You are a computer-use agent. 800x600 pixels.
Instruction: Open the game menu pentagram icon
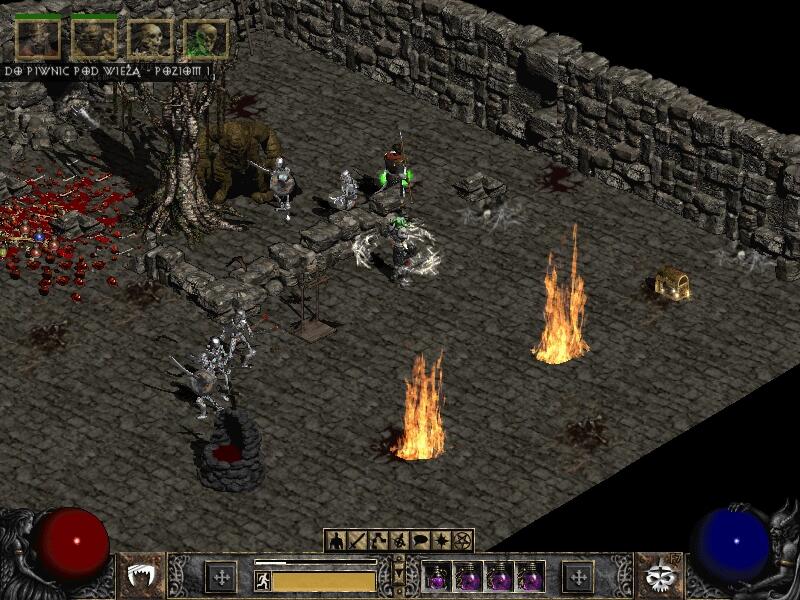[462, 541]
